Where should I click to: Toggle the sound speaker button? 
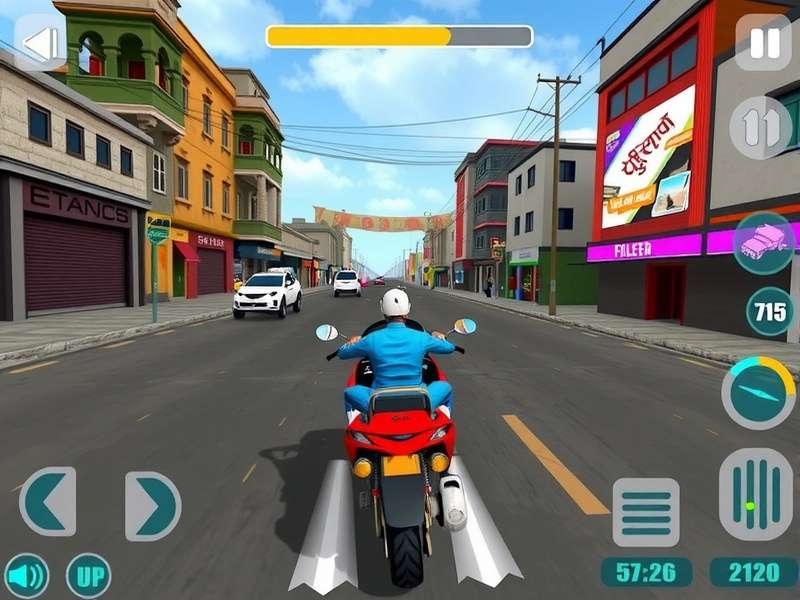26,575
